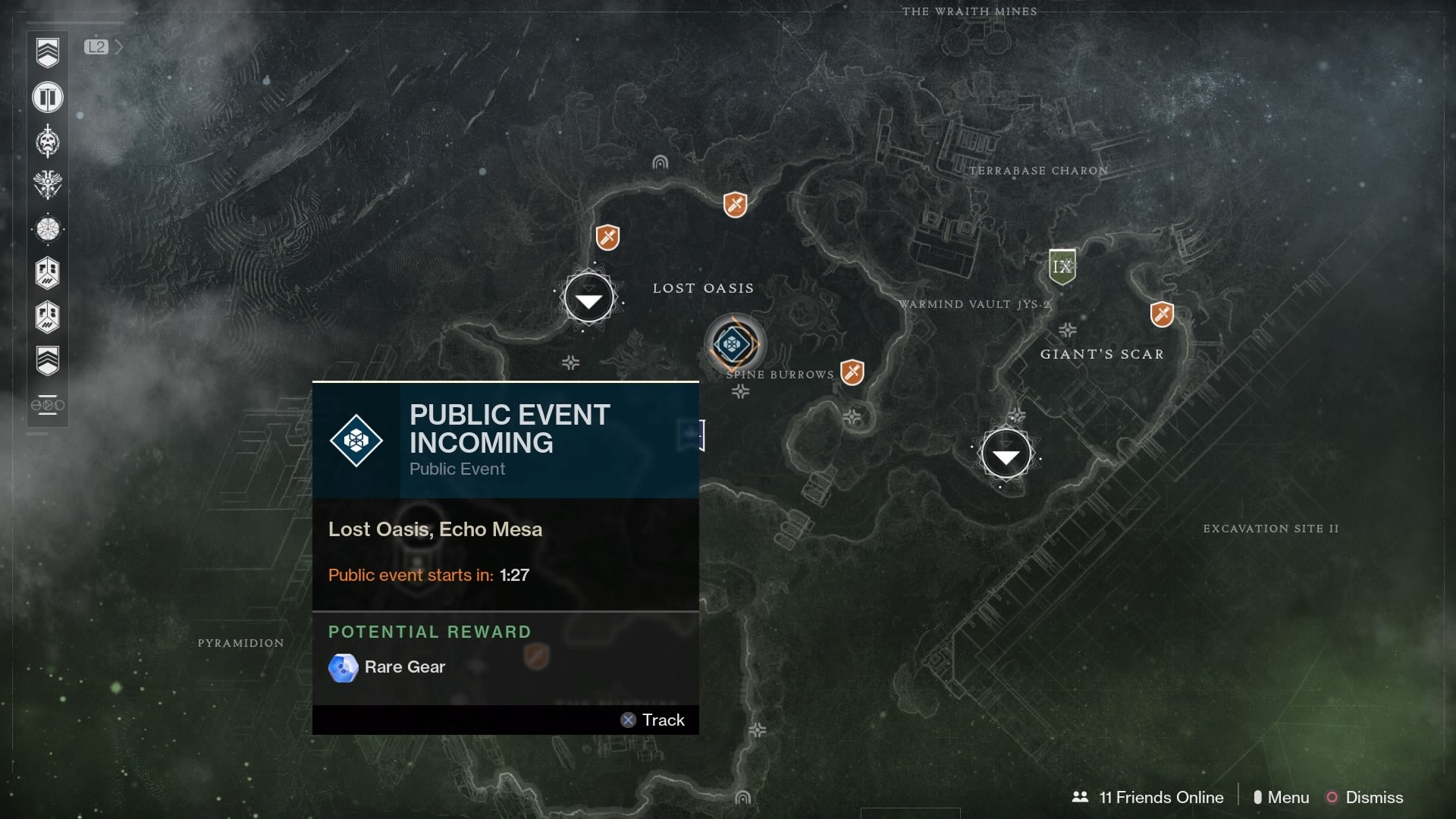Viewport: 1456px width, 819px height.
Task: Select the landing zone in the Giant's Scar area
Action: point(1006,453)
